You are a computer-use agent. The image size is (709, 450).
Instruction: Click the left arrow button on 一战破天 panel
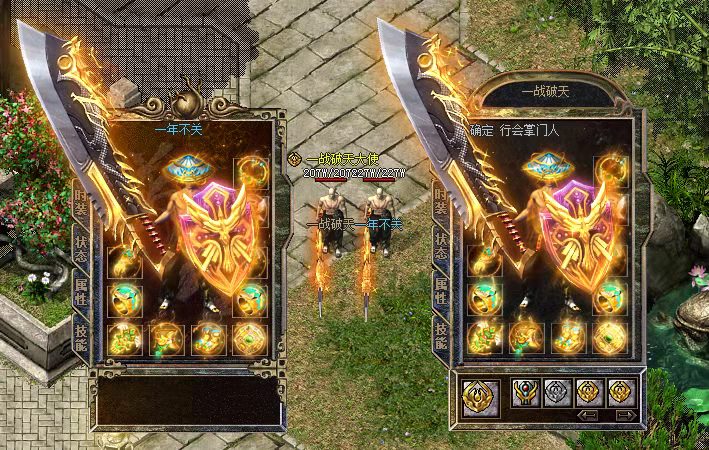coord(589,414)
